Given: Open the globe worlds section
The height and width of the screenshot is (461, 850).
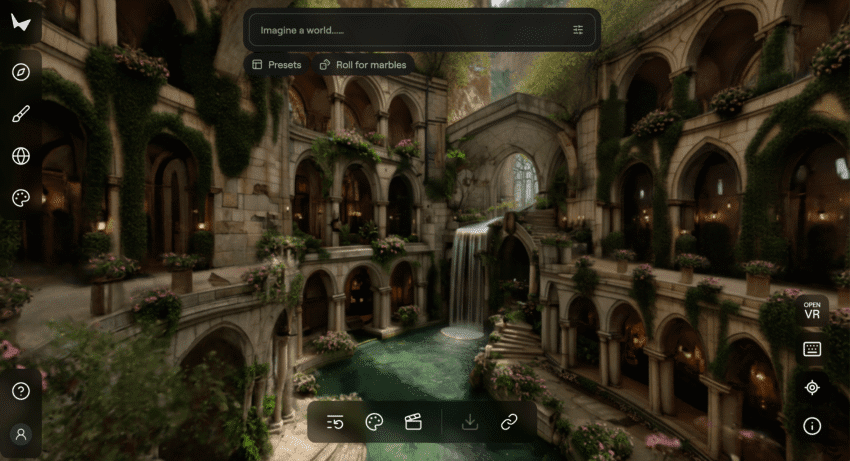Looking at the screenshot, I should 21,156.
